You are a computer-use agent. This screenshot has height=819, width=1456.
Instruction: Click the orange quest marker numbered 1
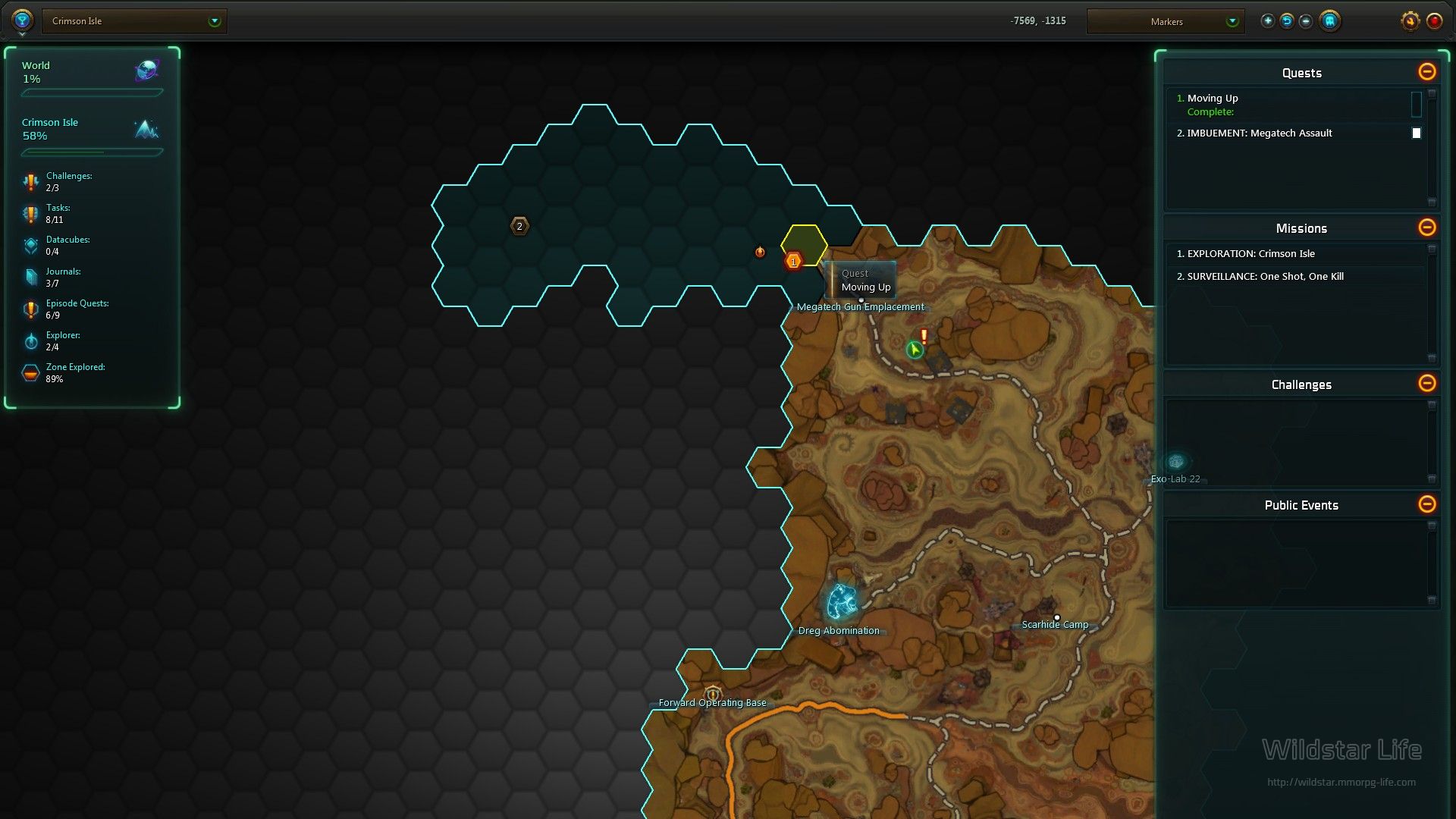793,262
